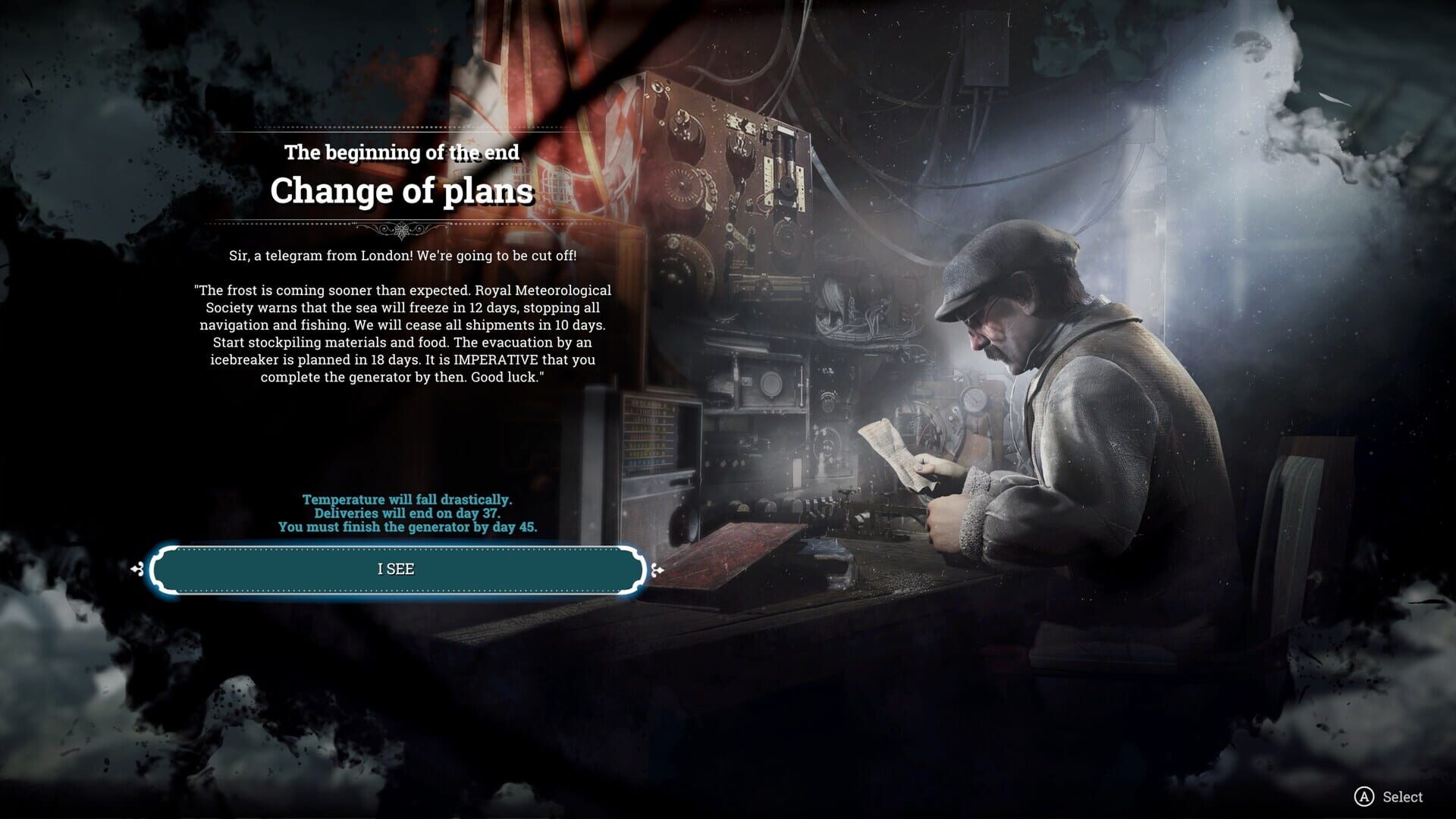Click the Temperature will fall drastically text
Image resolution: width=1456 pixels, height=819 pixels.
coord(408,499)
